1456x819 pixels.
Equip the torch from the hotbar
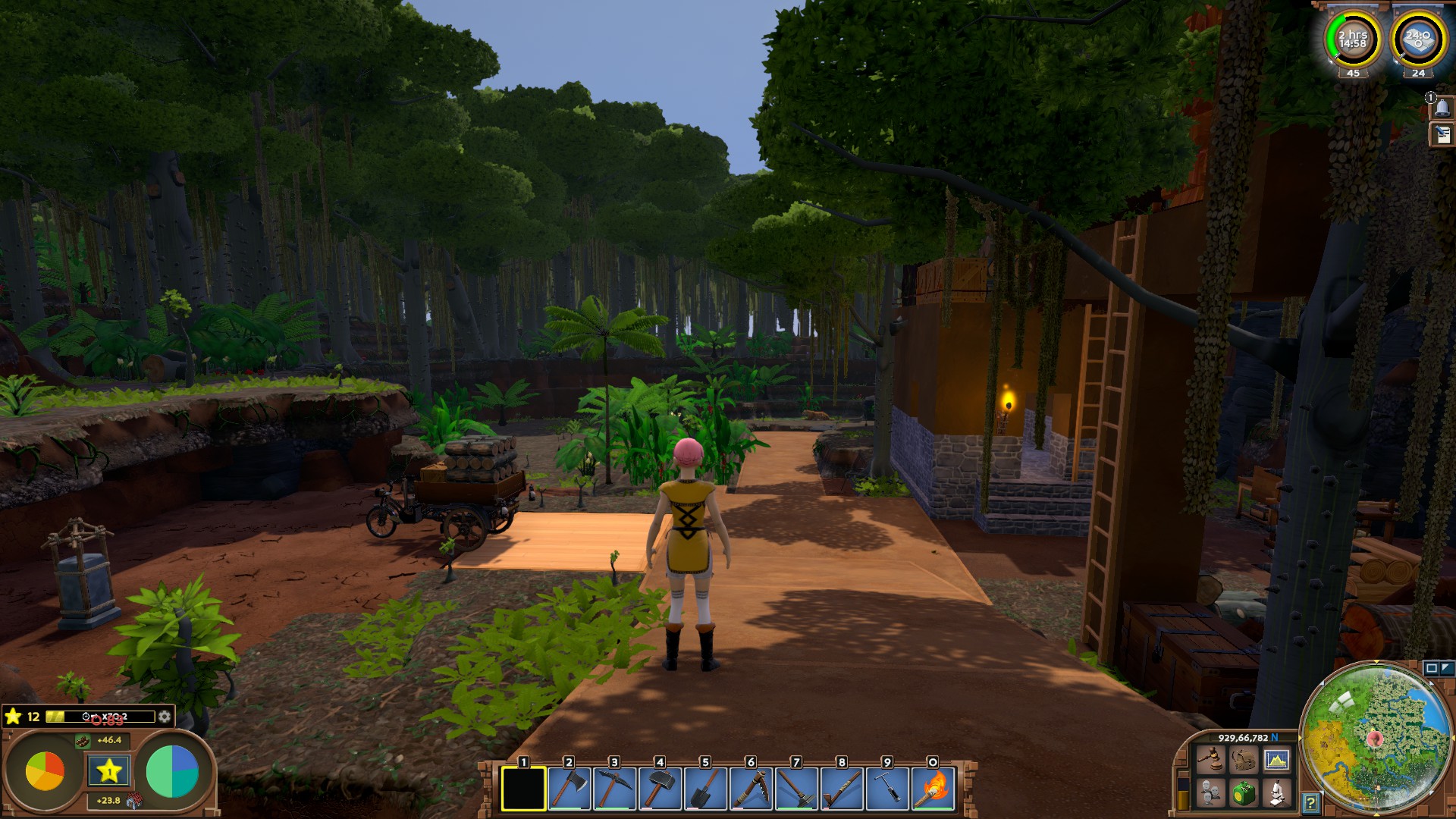click(933, 789)
